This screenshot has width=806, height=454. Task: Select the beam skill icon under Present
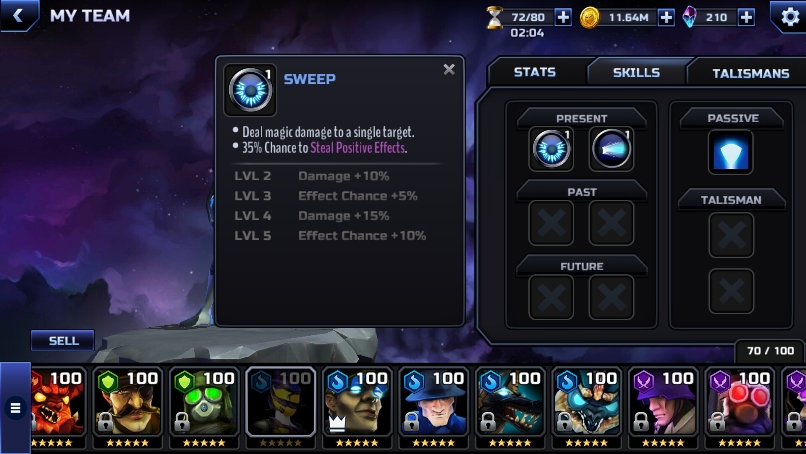pyautogui.click(x=611, y=149)
